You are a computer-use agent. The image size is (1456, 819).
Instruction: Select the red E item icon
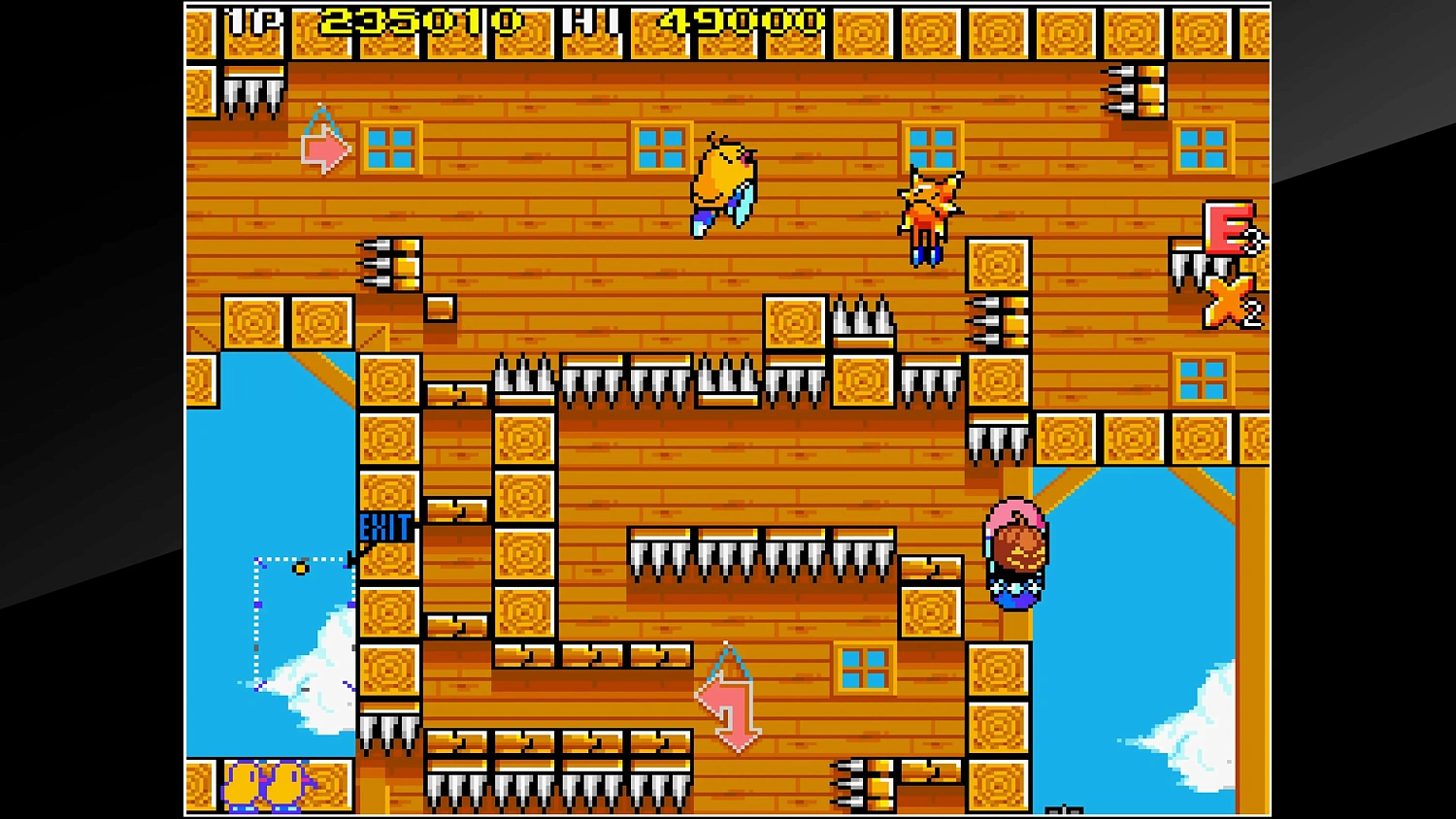pos(1225,225)
